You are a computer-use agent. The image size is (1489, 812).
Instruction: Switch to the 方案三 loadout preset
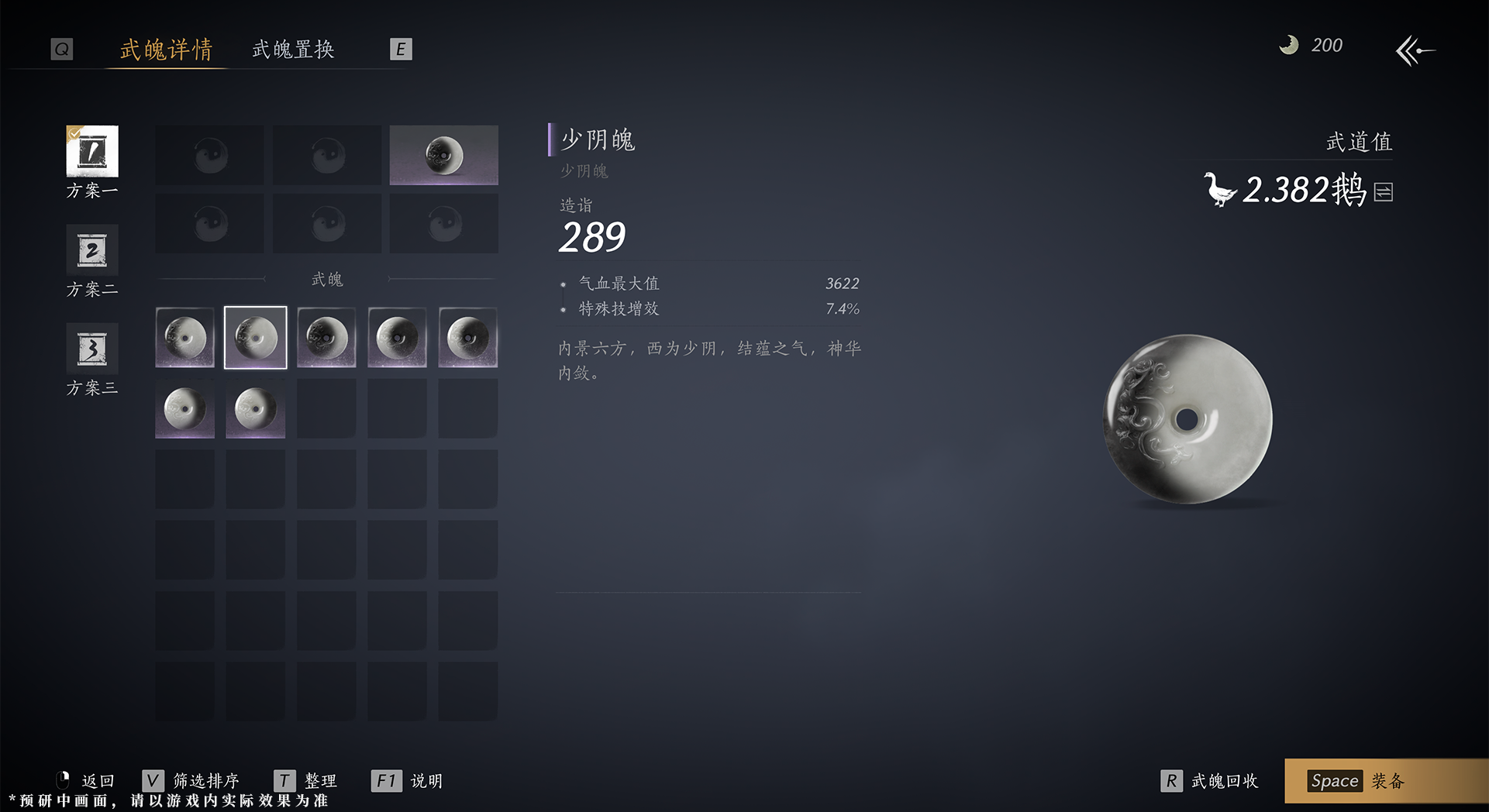(92, 349)
